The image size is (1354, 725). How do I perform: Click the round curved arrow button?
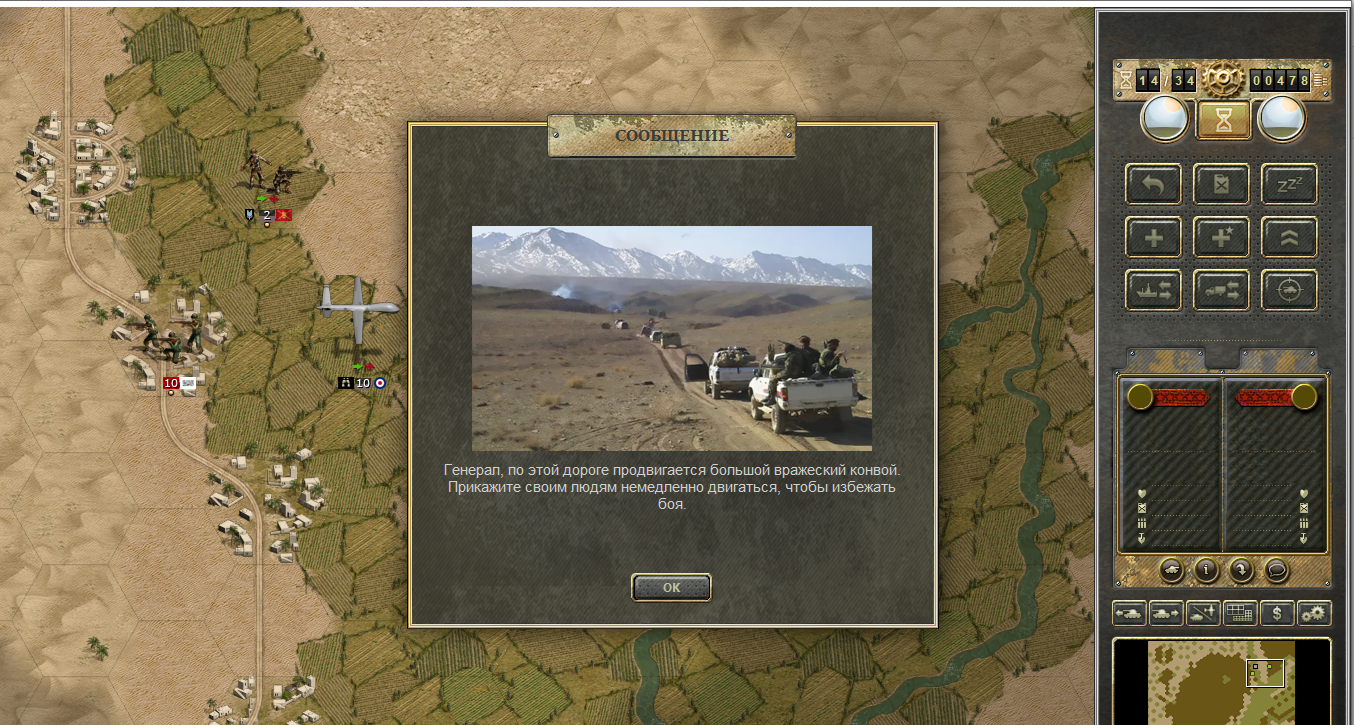click(1241, 570)
